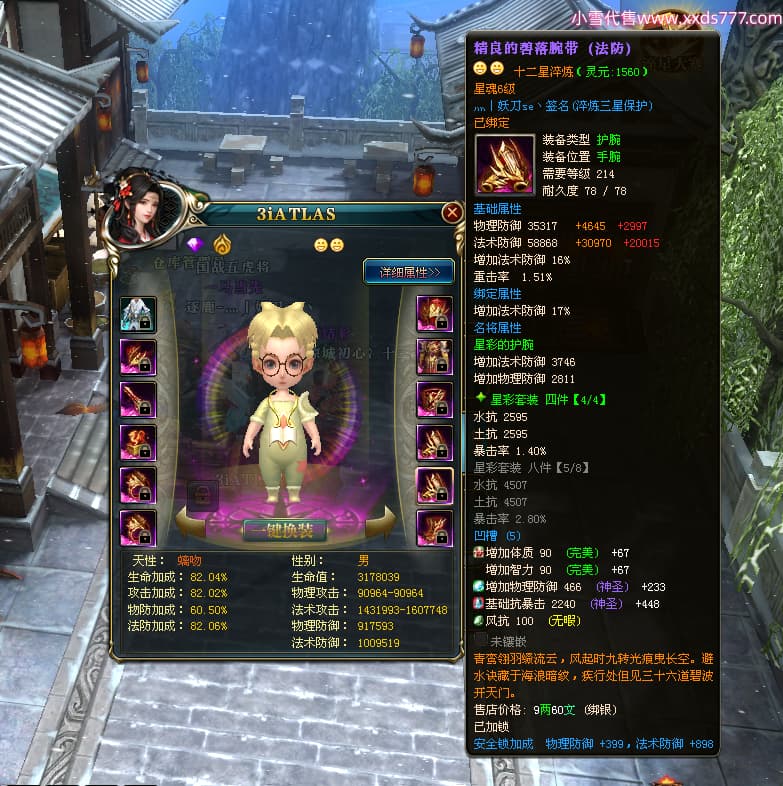This screenshot has width=783, height=786.
Task: Select the white robe equipment slot
Action: point(137,314)
